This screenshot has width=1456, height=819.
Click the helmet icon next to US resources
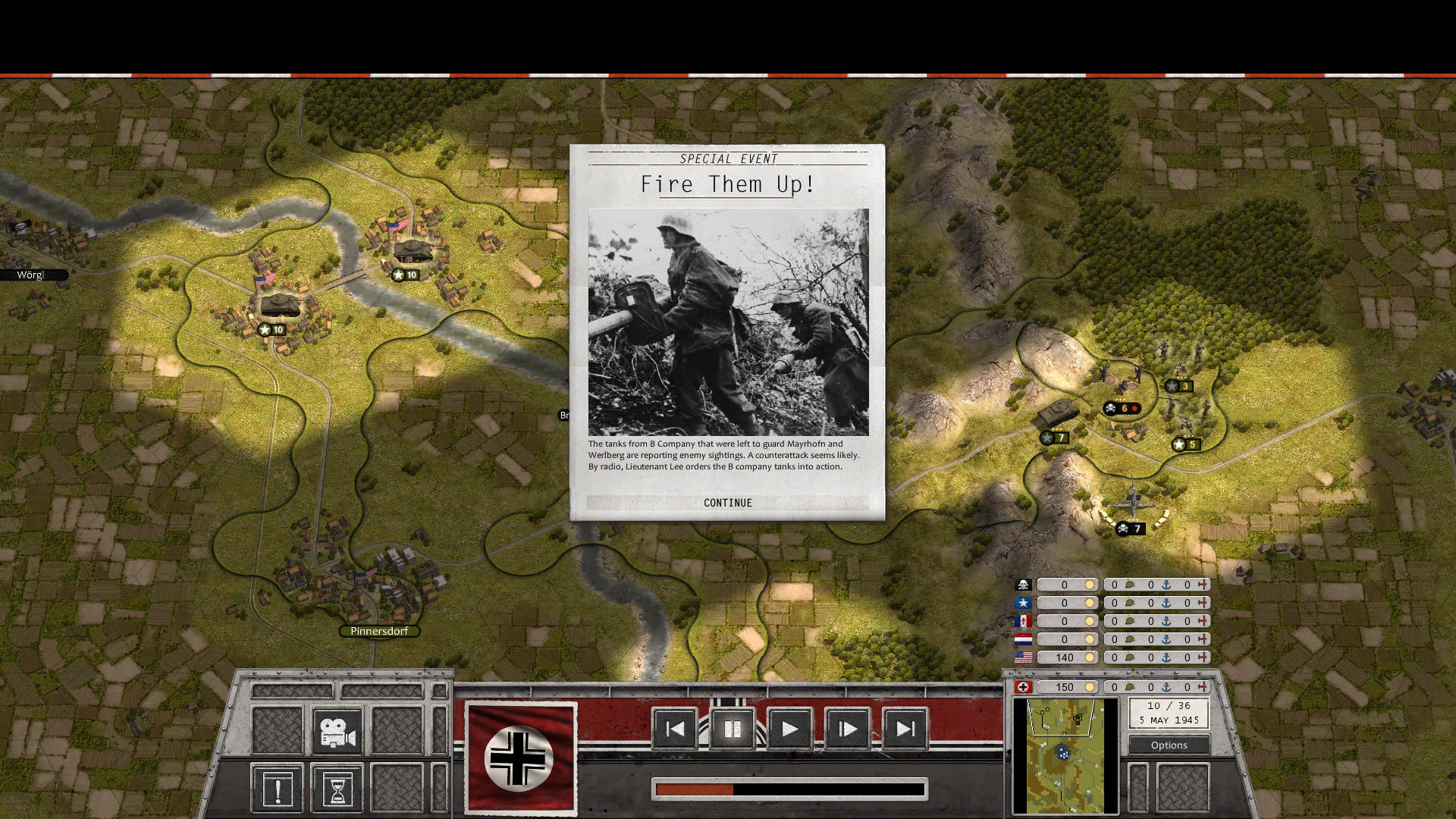[1129, 657]
